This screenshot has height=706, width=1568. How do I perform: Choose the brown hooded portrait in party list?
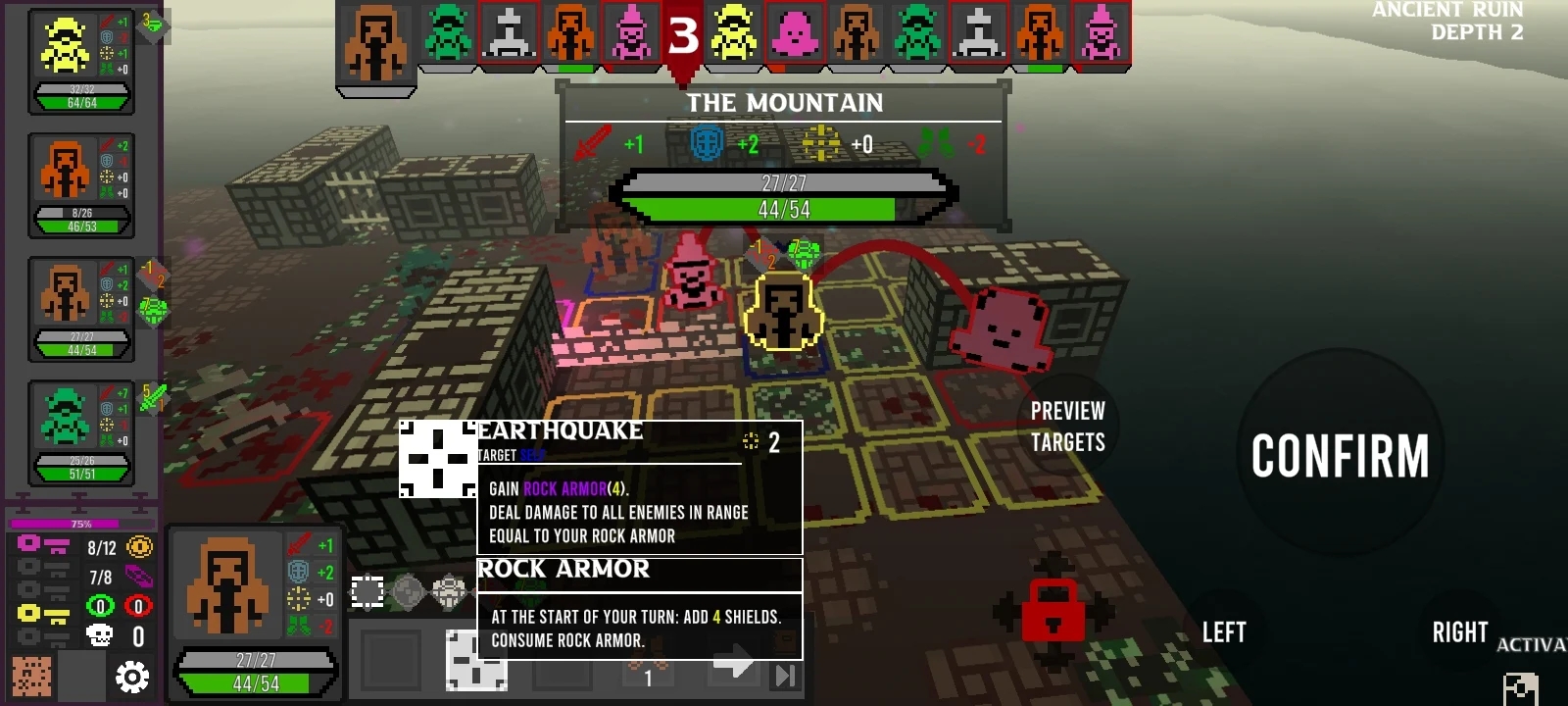[65, 294]
